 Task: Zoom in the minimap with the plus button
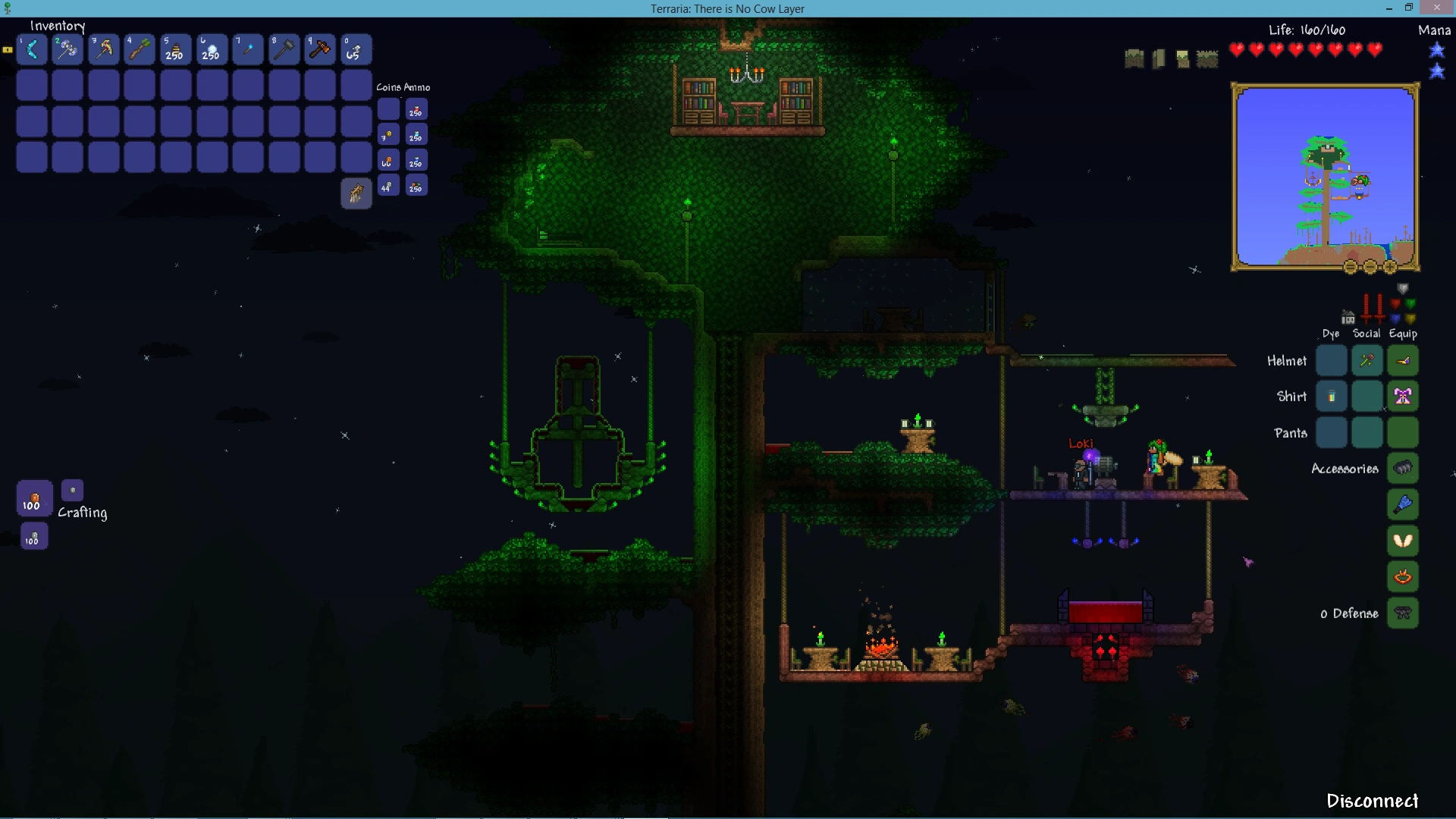[1390, 267]
